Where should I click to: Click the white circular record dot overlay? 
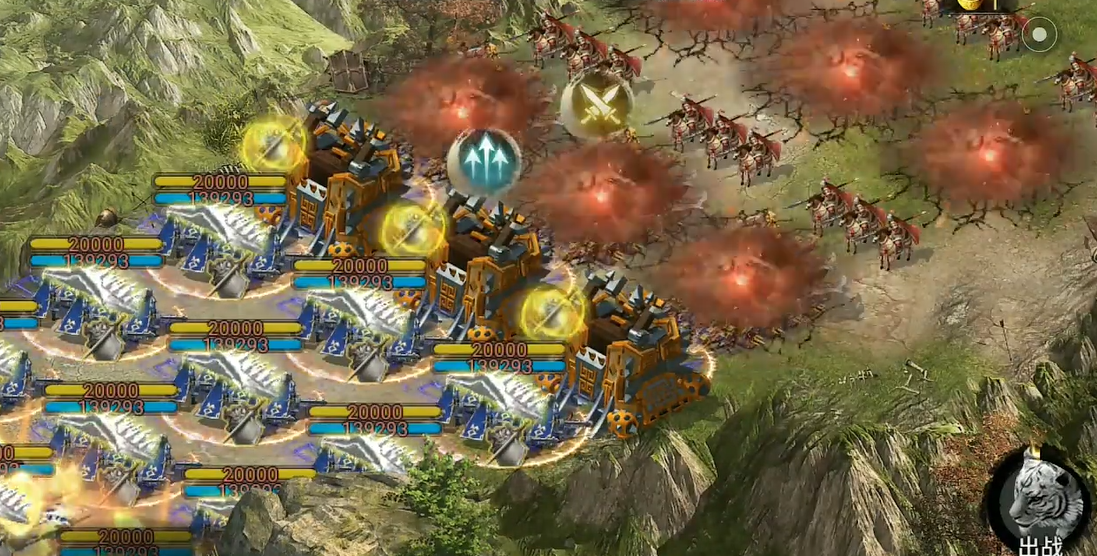pos(1039,36)
